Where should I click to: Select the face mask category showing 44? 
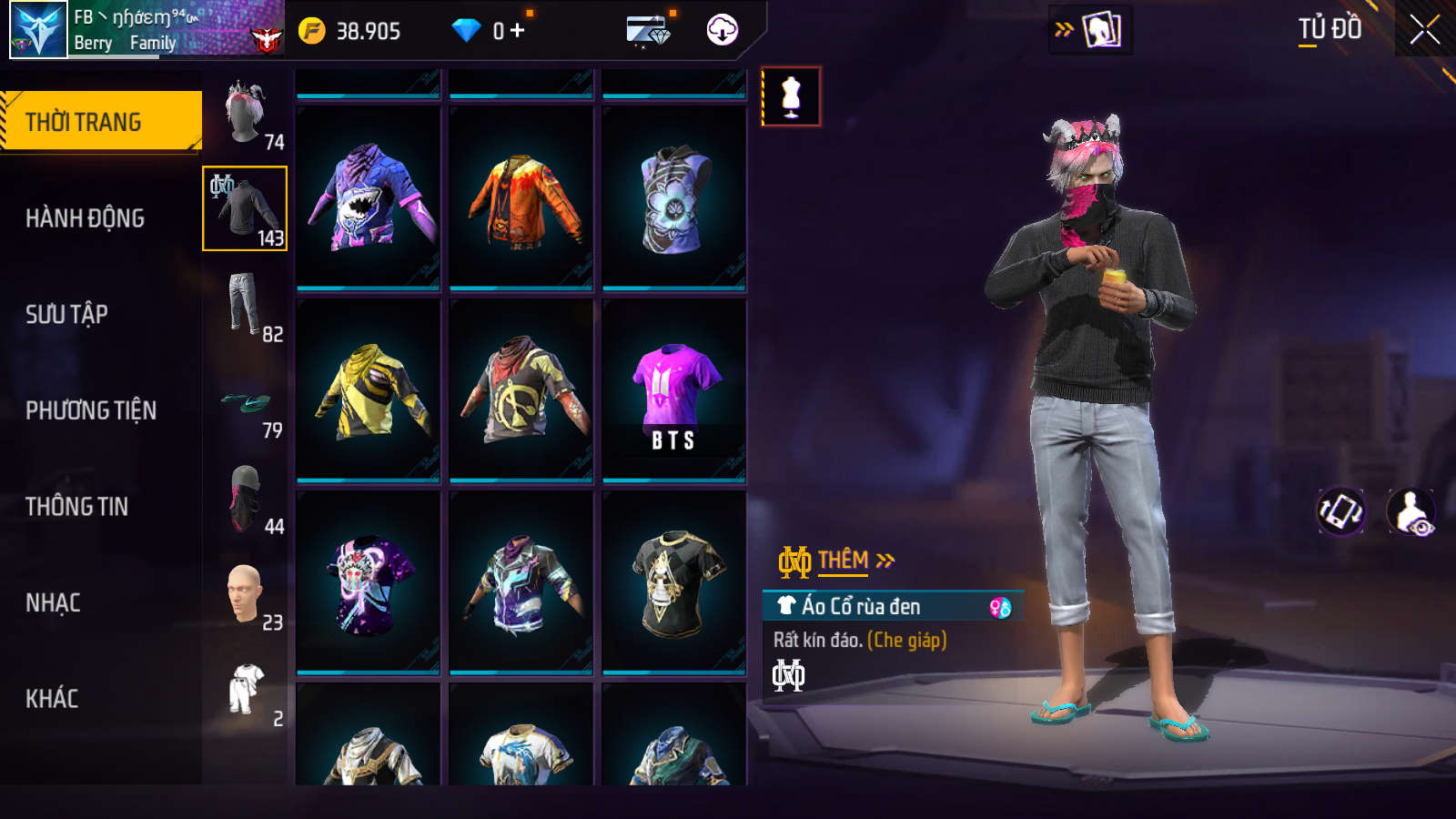pyautogui.click(x=246, y=499)
